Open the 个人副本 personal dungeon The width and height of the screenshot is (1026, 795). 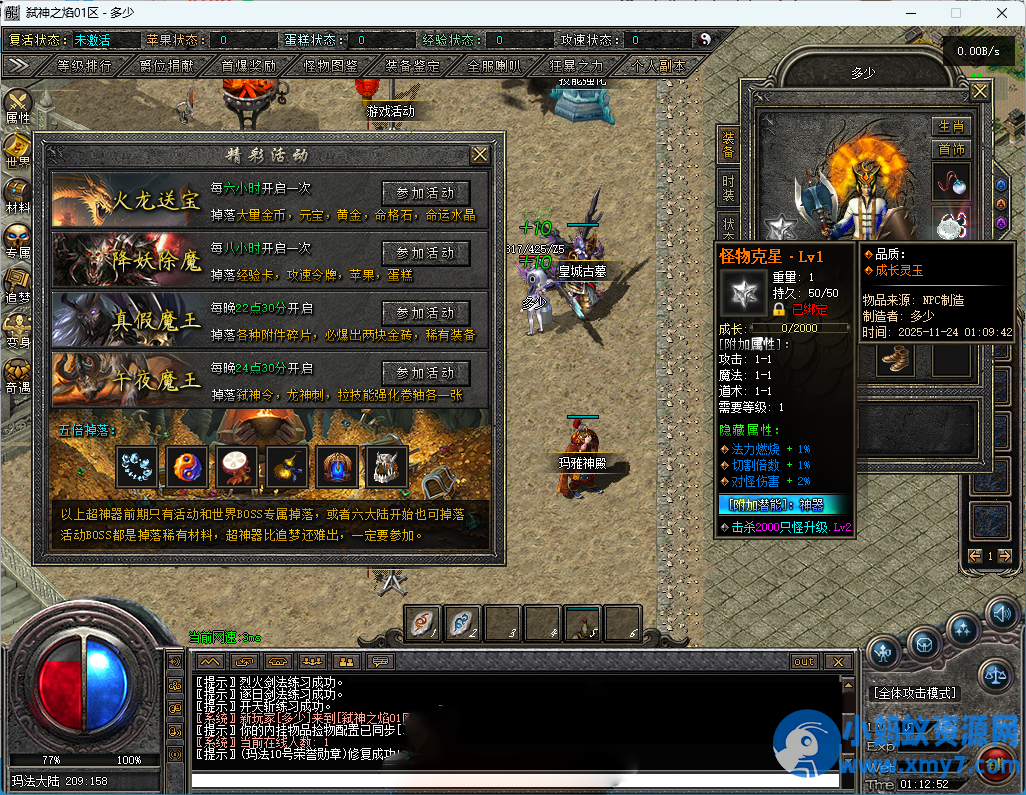click(x=658, y=66)
